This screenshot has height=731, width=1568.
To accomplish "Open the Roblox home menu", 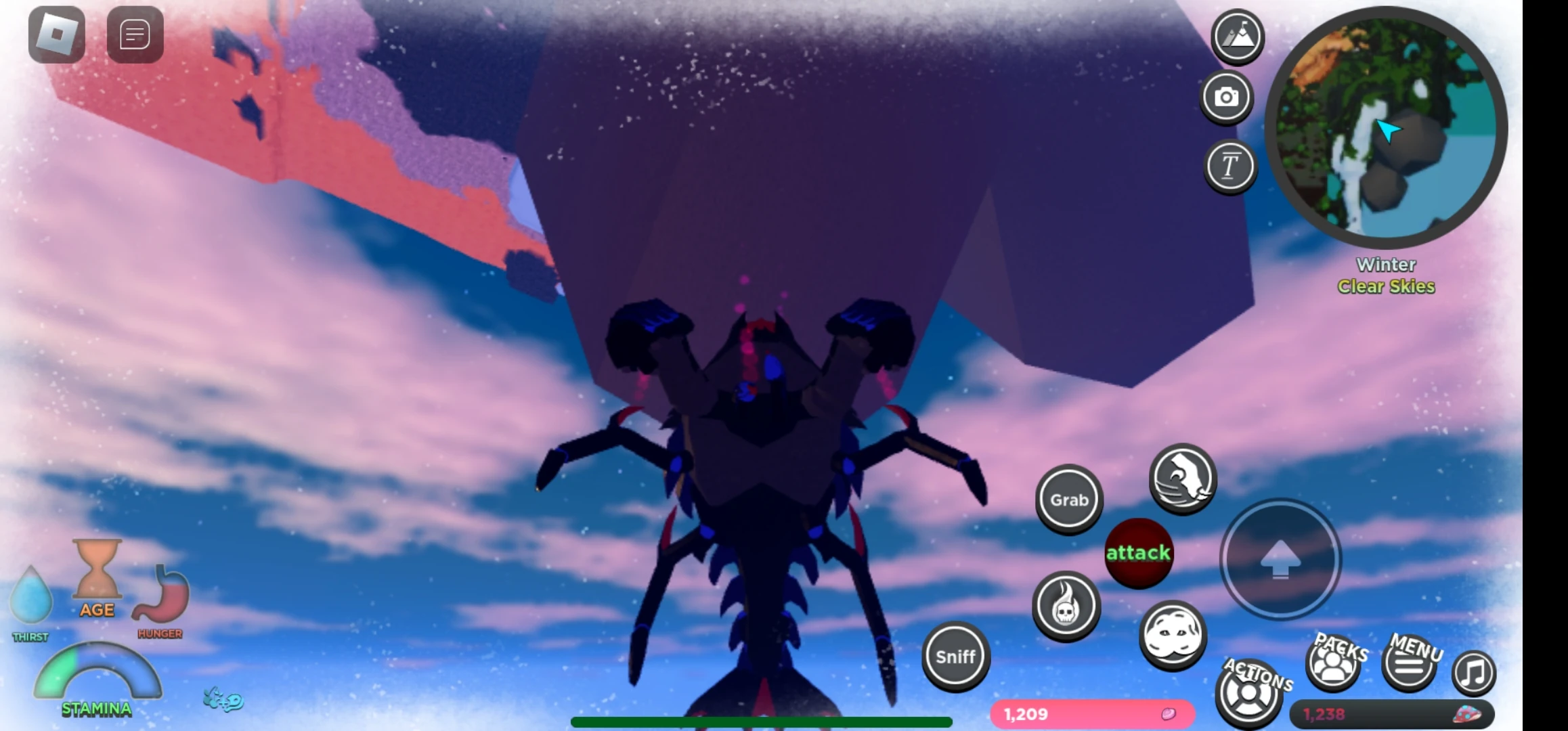I will tap(57, 35).
